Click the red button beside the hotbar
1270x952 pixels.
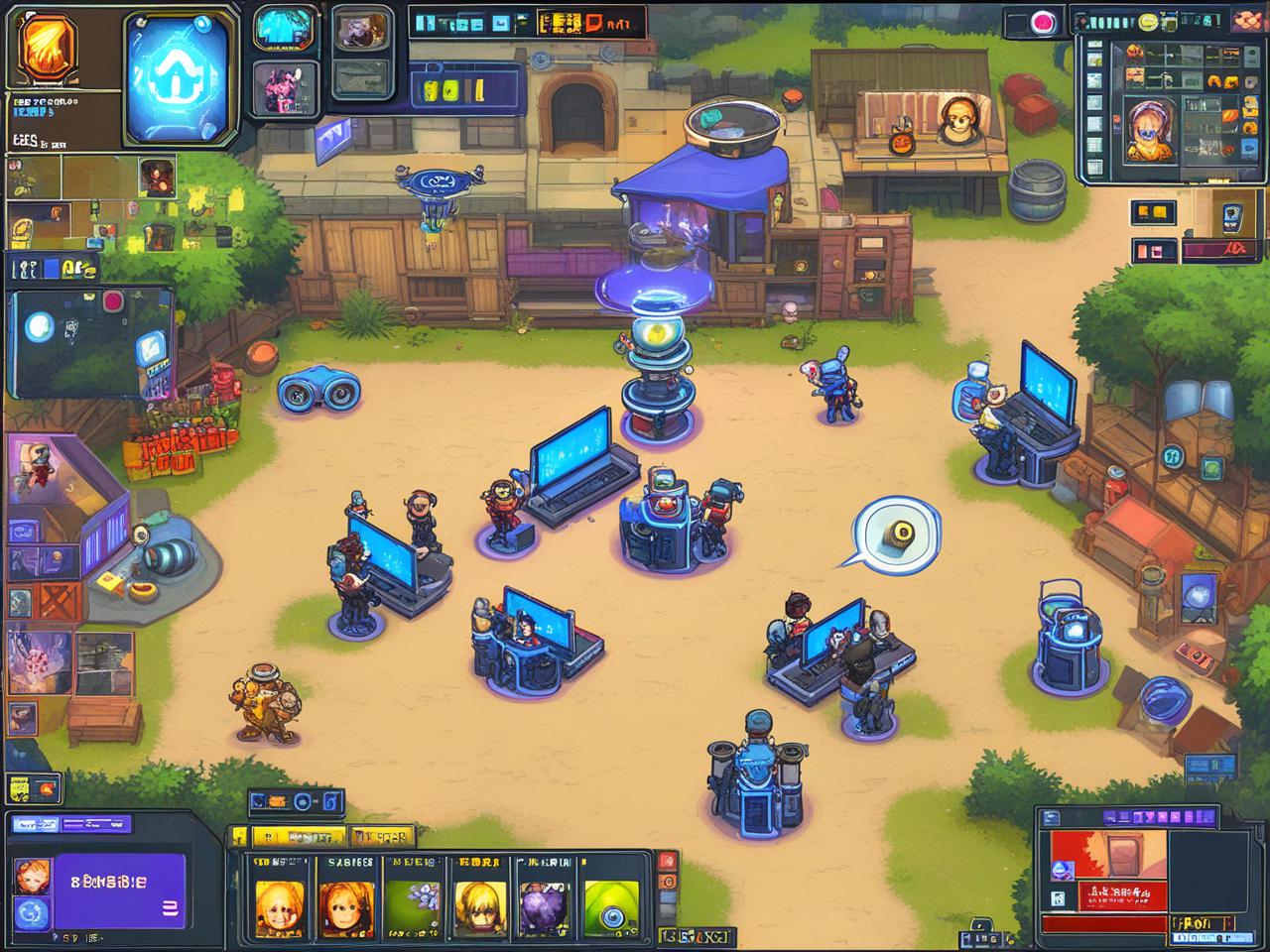click(x=669, y=860)
